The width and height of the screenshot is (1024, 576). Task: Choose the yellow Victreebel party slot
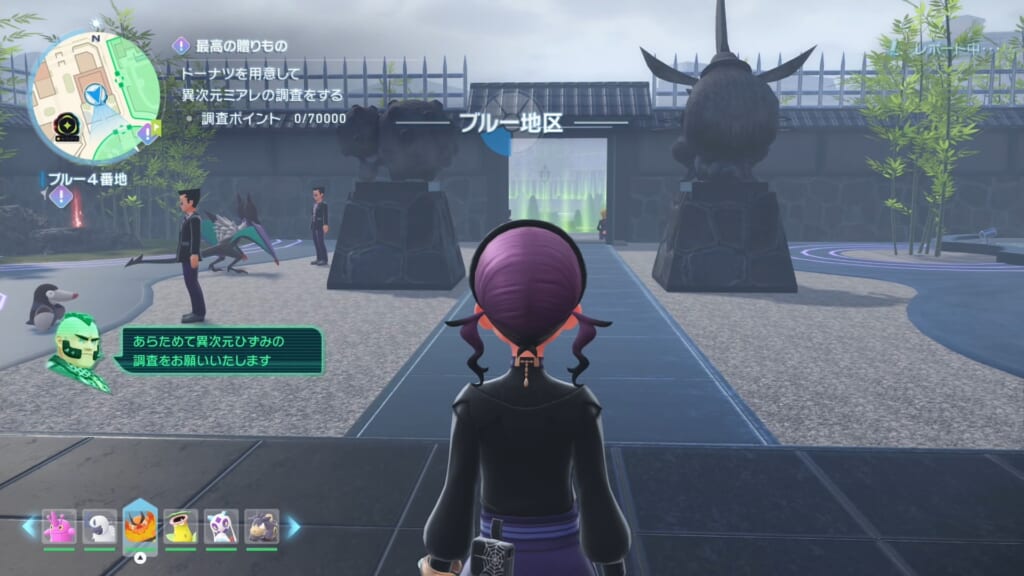pyautogui.click(x=181, y=526)
